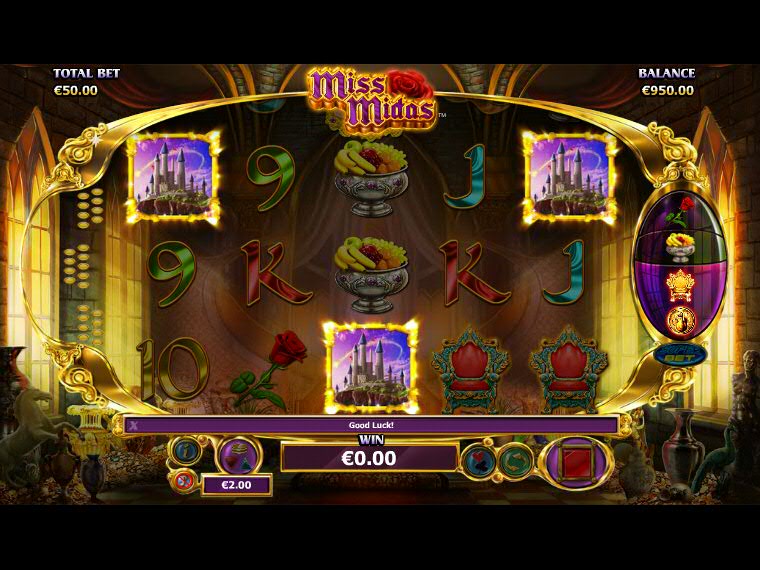Choose the fruit bowl Super Bet level
The height and width of the screenshot is (570, 760).
click(681, 246)
